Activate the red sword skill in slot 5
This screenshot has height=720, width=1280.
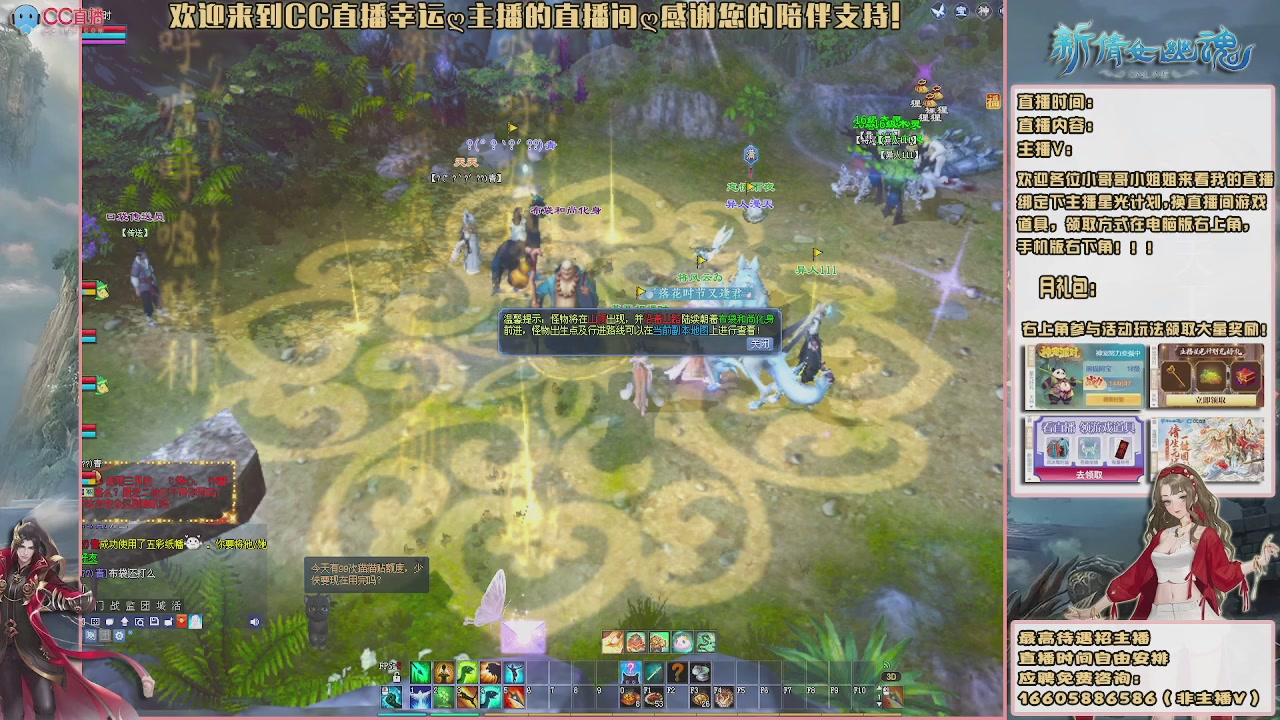coord(516,697)
